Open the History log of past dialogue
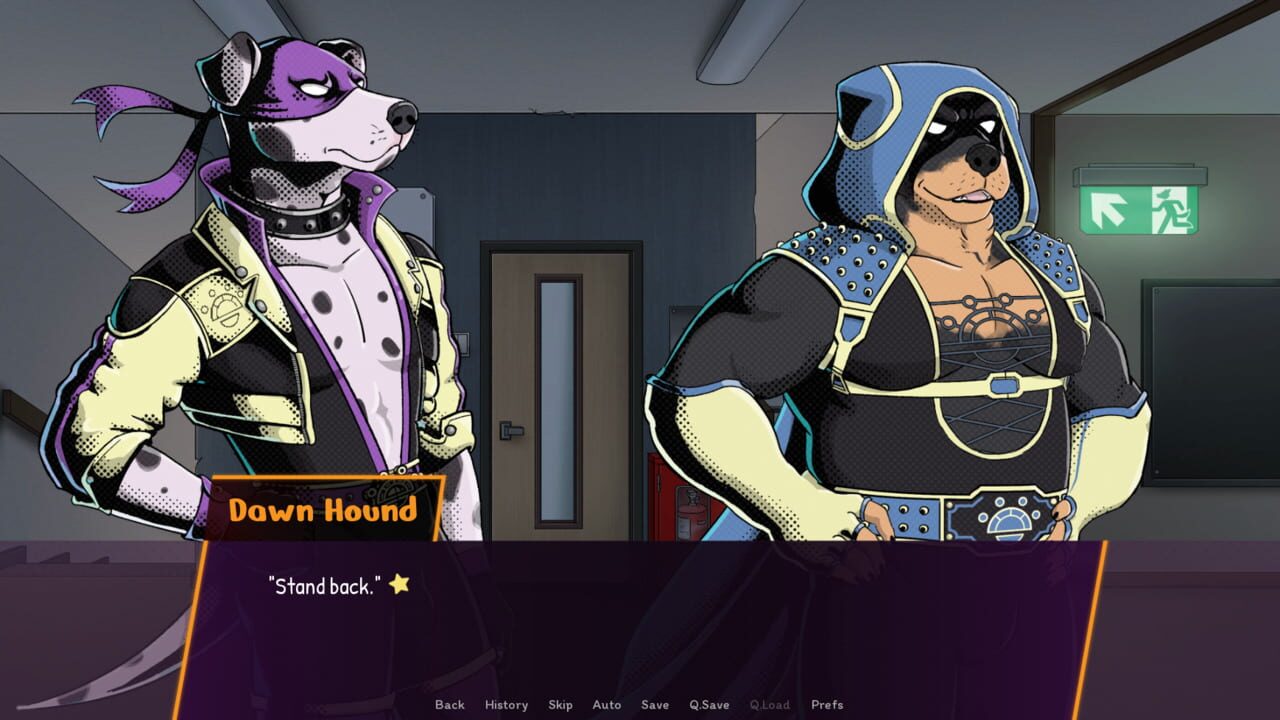 click(506, 704)
